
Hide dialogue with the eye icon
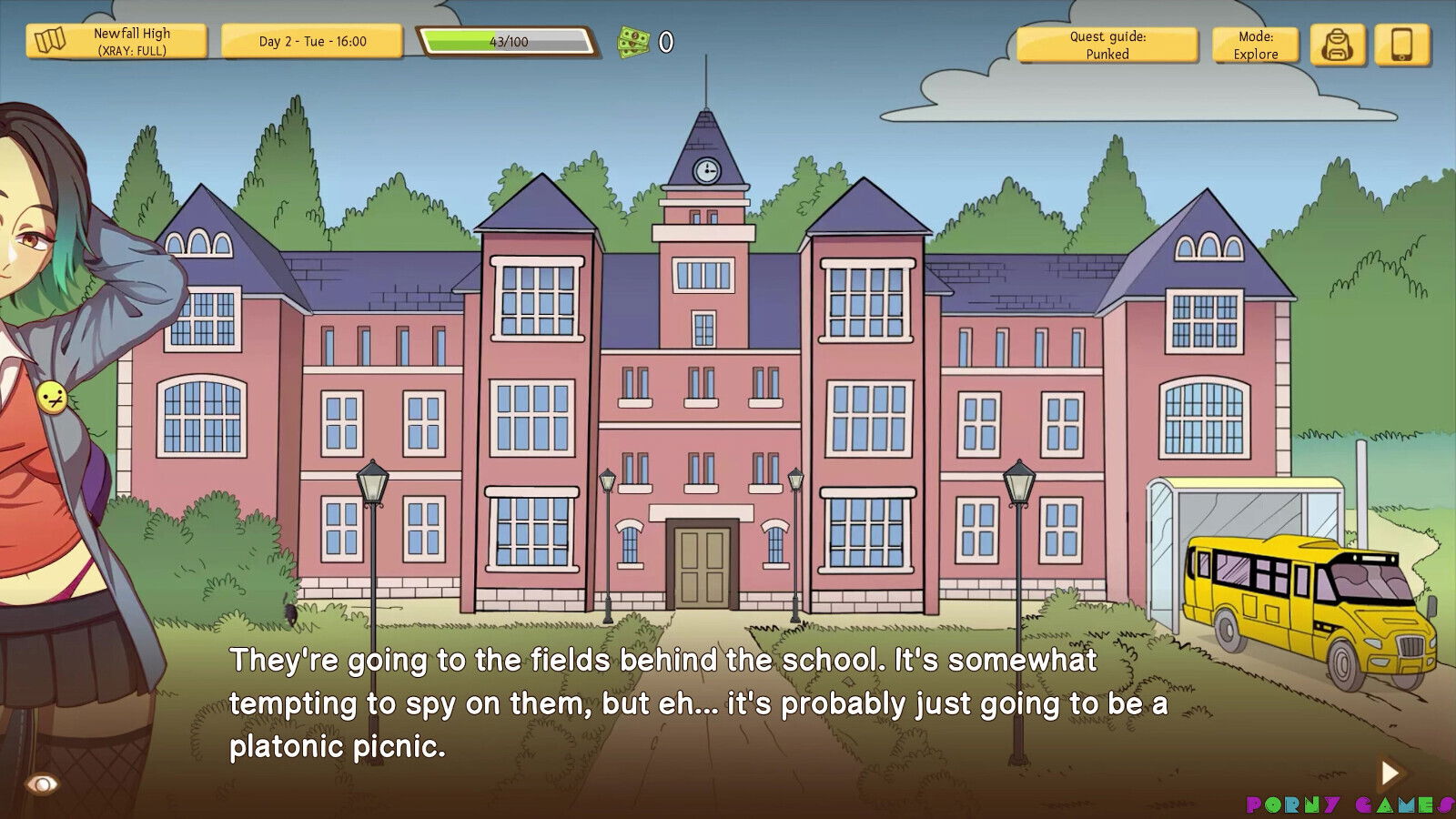(42, 784)
